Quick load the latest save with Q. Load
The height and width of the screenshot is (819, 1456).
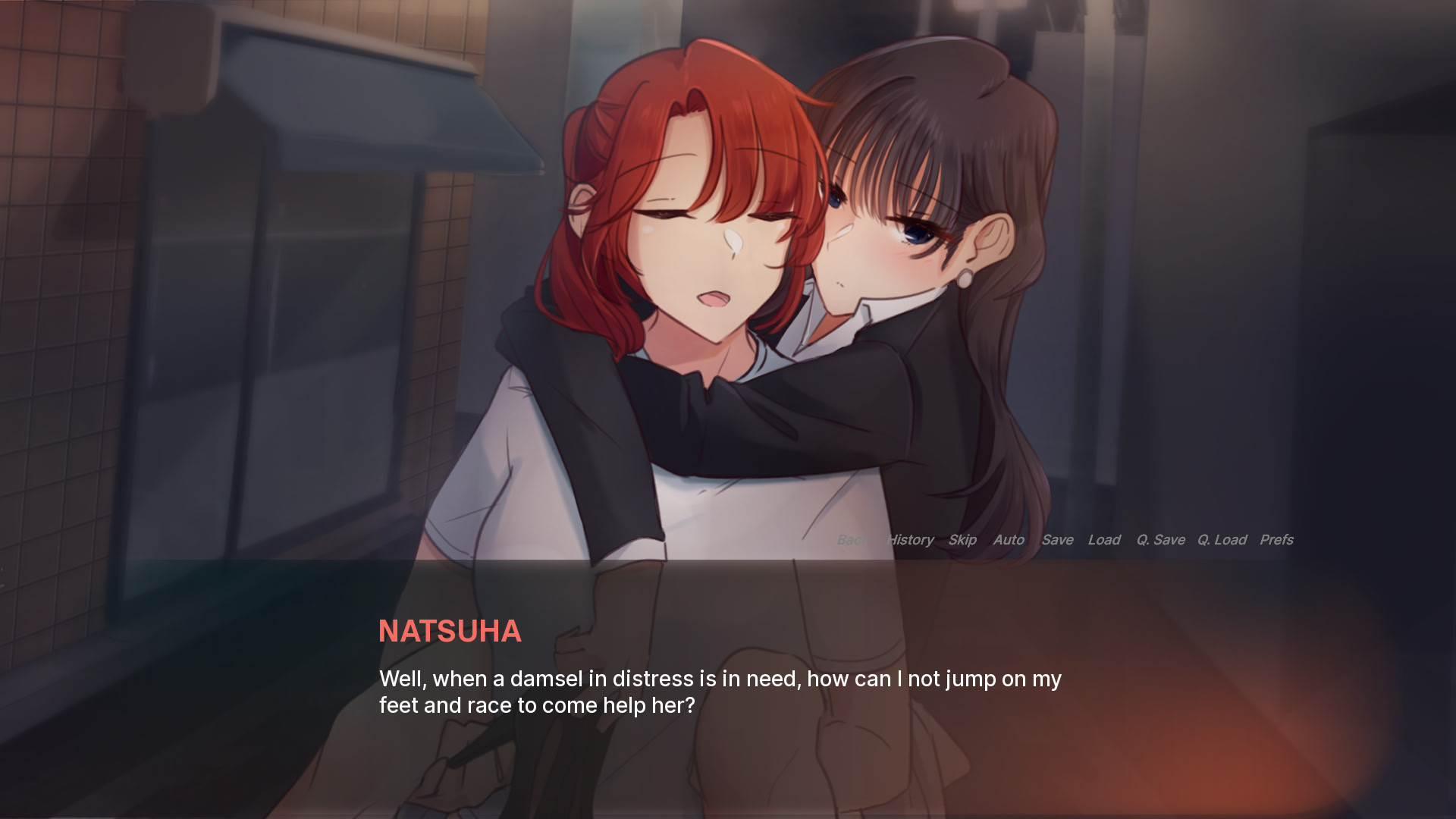(x=1222, y=540)
